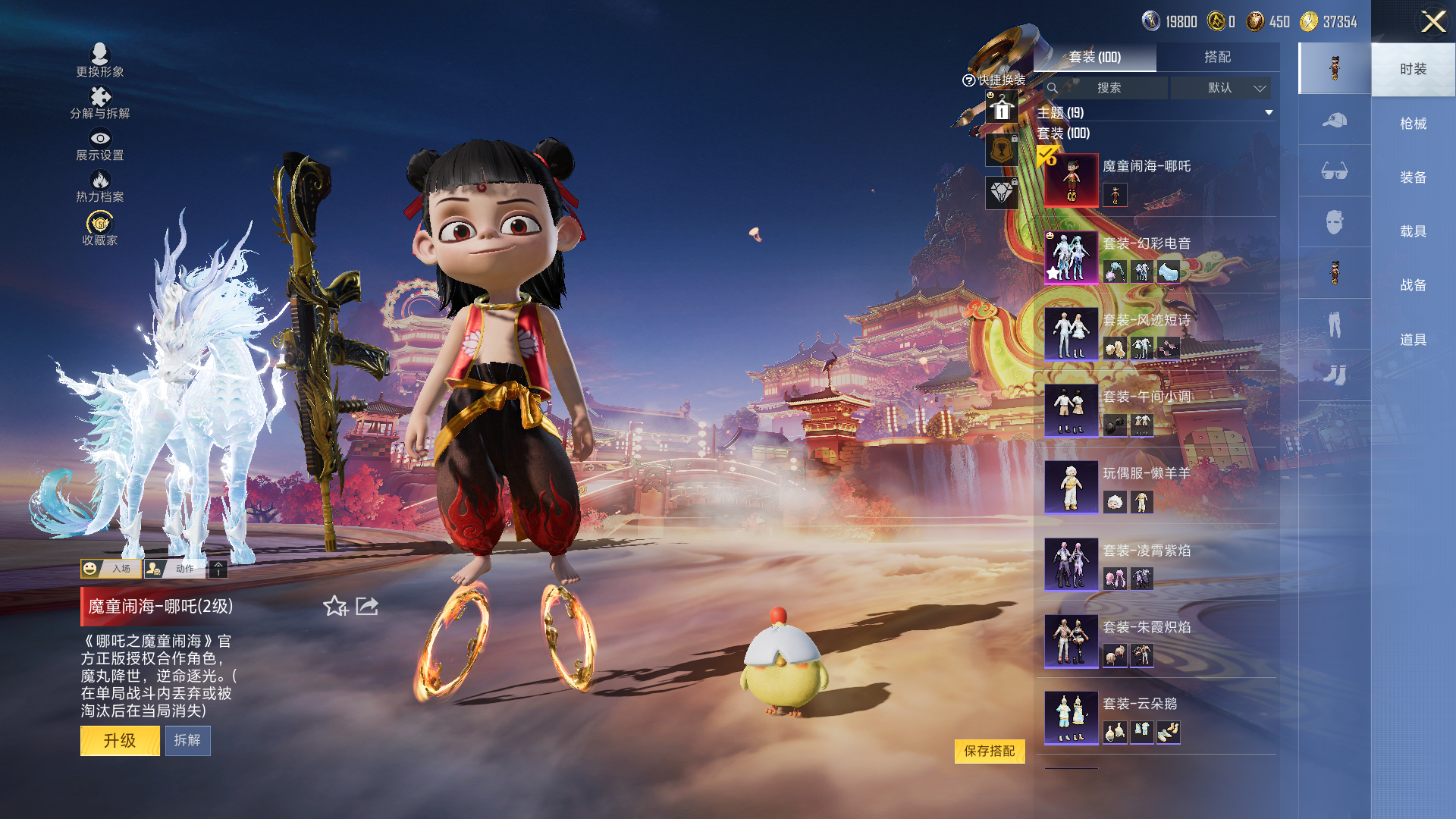Open the 更换形象 change appearance option
Viewport: 1456px width, 819px height.
click(100, 61)
